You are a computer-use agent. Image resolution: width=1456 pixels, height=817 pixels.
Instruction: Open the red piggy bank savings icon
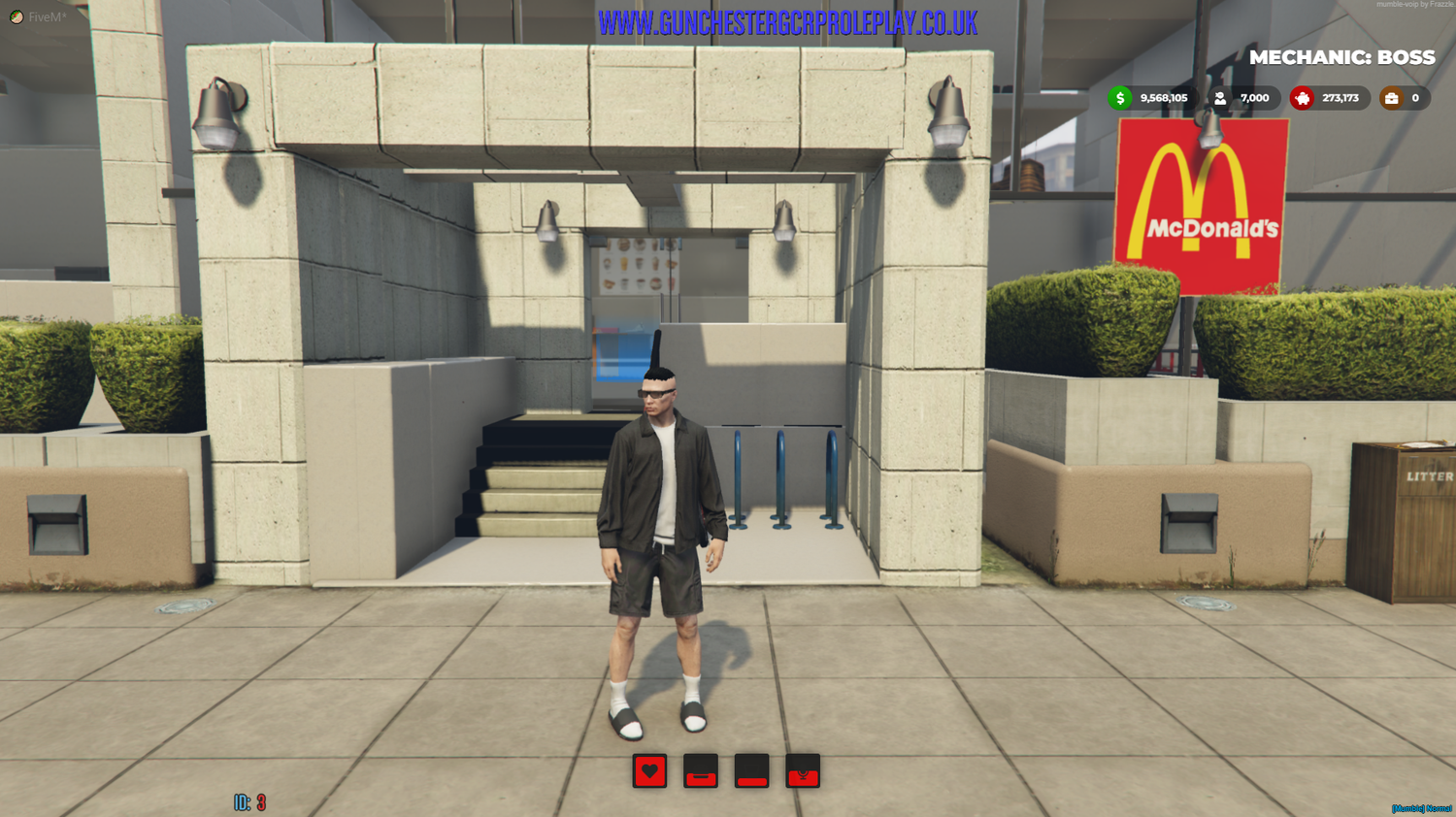click(x=1300, y=97)
